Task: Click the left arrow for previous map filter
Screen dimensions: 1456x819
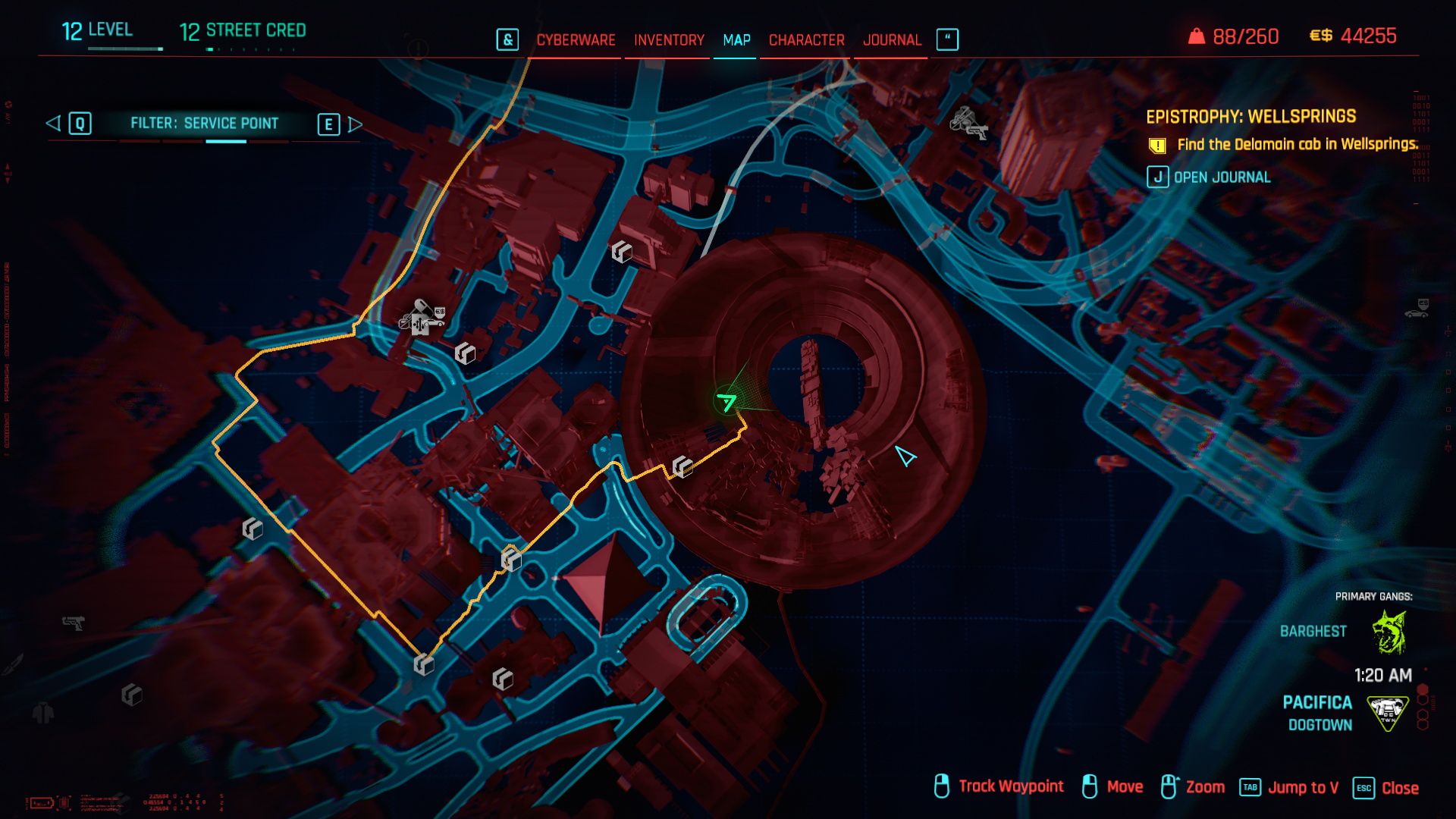Action: coord(53,124)
